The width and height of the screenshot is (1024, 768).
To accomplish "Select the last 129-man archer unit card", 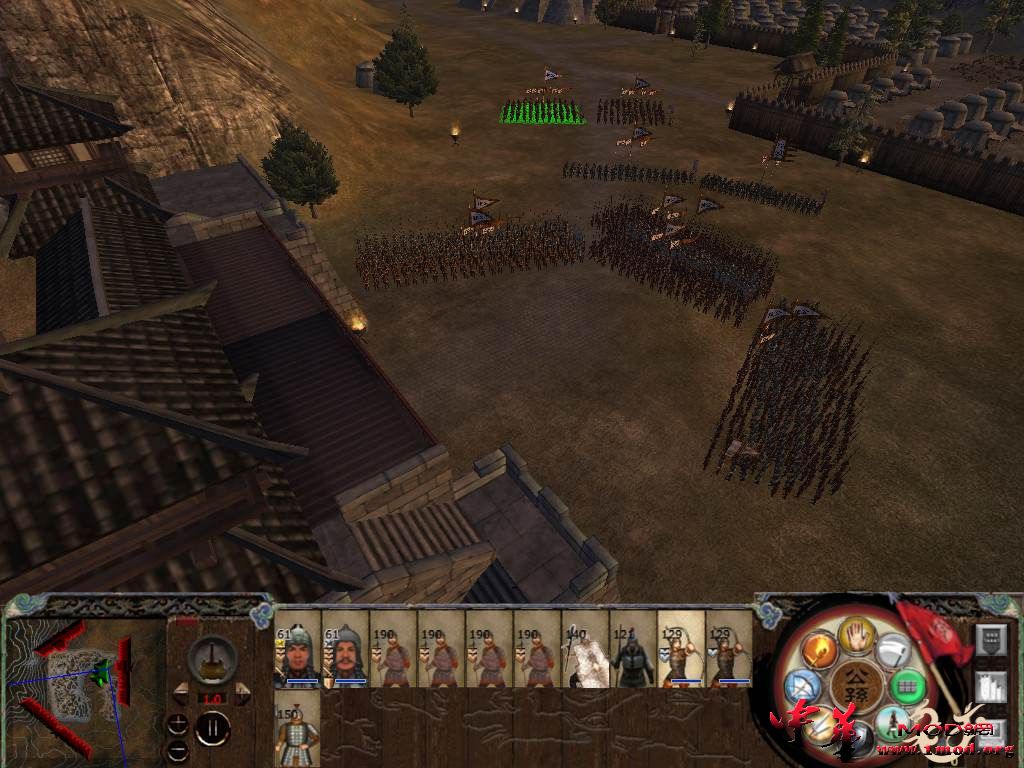I will 729,648.
